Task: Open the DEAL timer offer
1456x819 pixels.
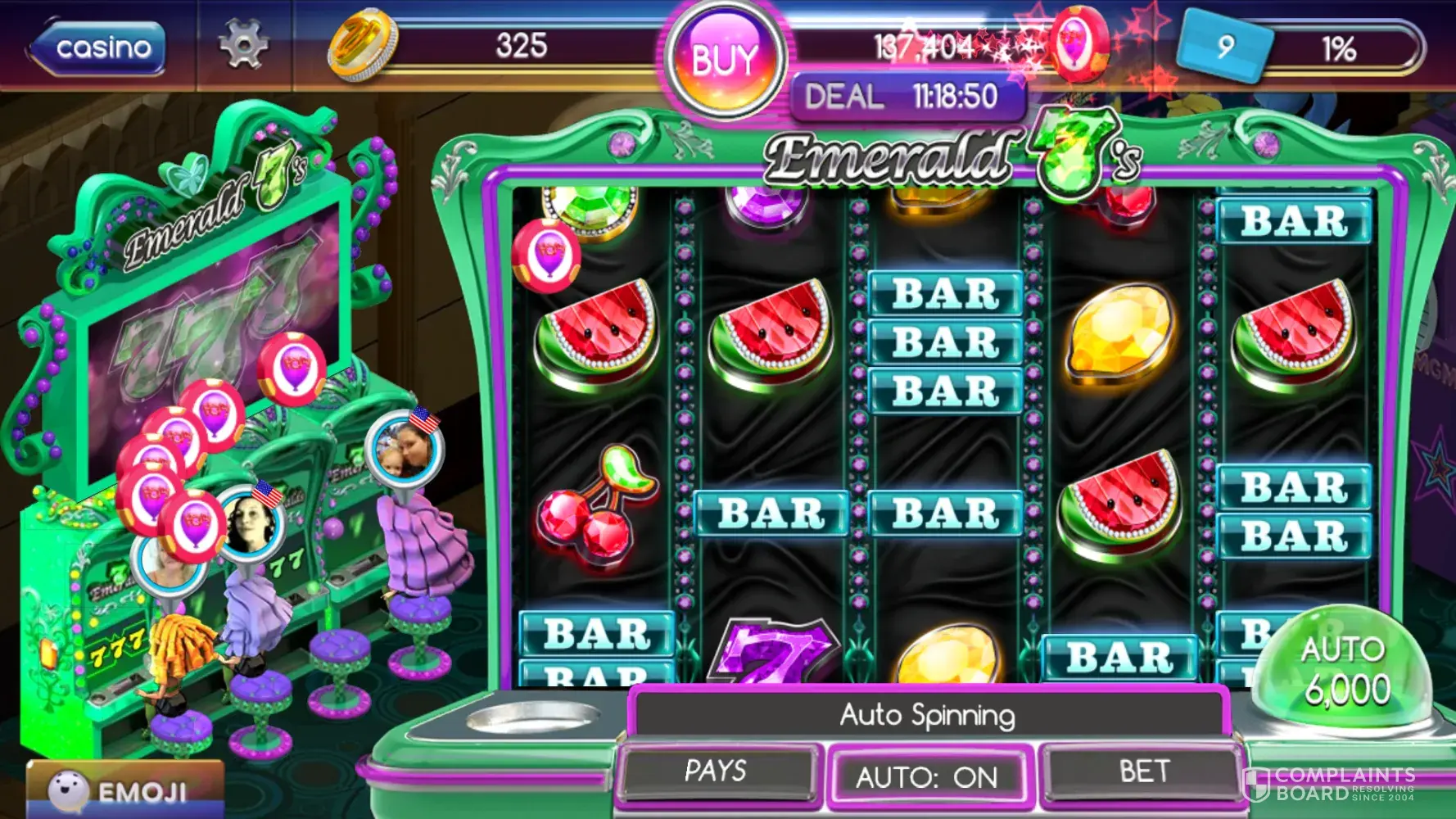Action: 907,97
